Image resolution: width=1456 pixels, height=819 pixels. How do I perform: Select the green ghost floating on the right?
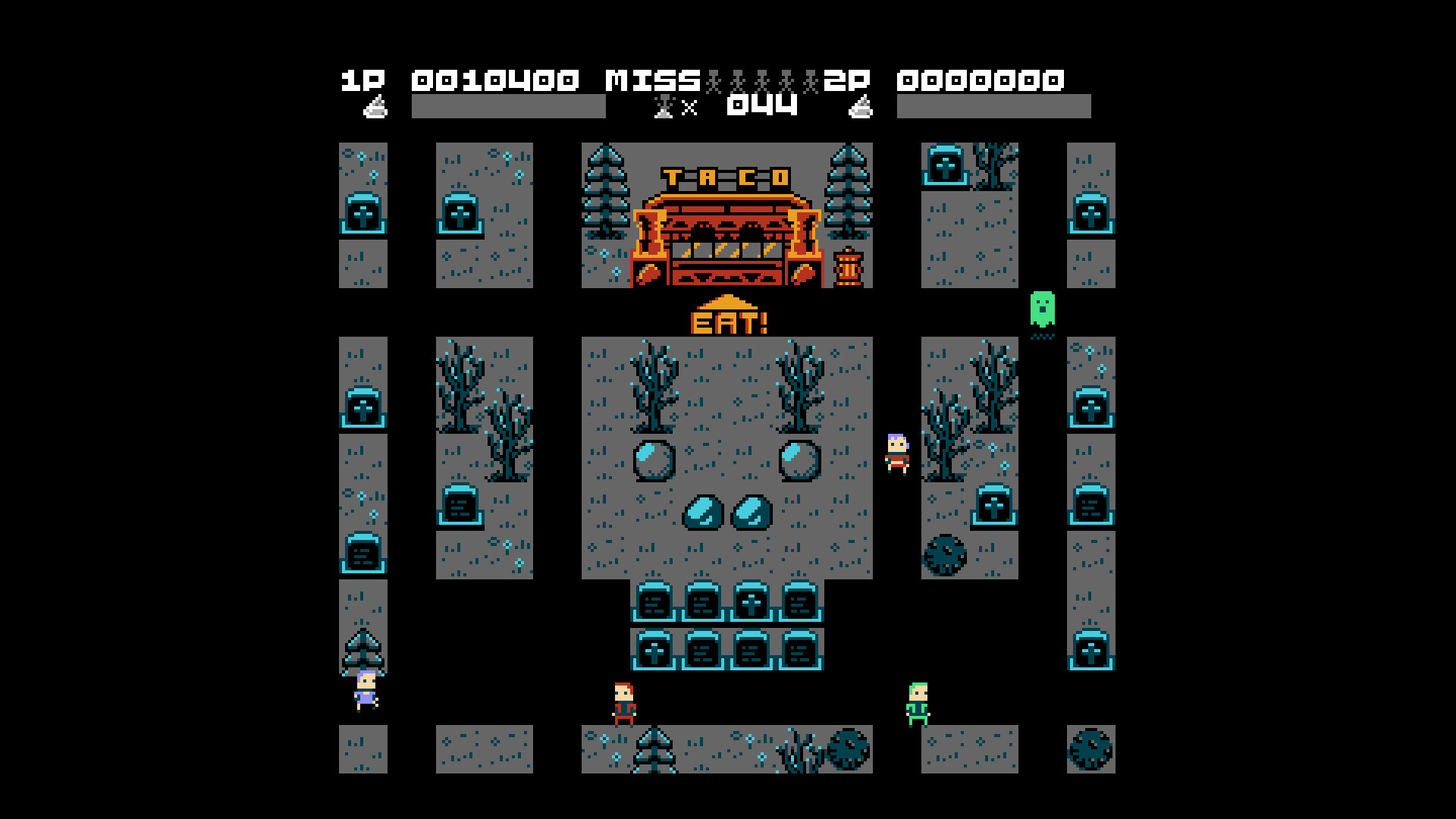point(1043,309)
